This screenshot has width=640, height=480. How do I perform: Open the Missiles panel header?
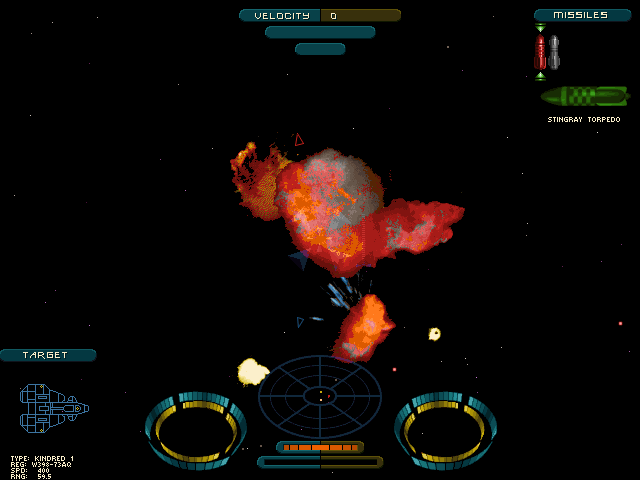(x=582, y=15)
